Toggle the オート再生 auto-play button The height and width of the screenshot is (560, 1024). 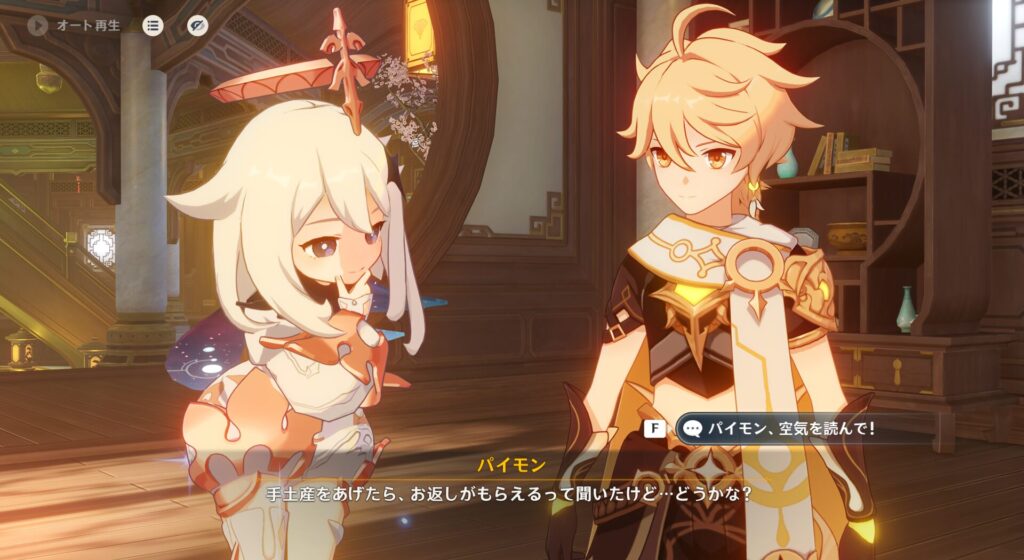tap(39, 25)
